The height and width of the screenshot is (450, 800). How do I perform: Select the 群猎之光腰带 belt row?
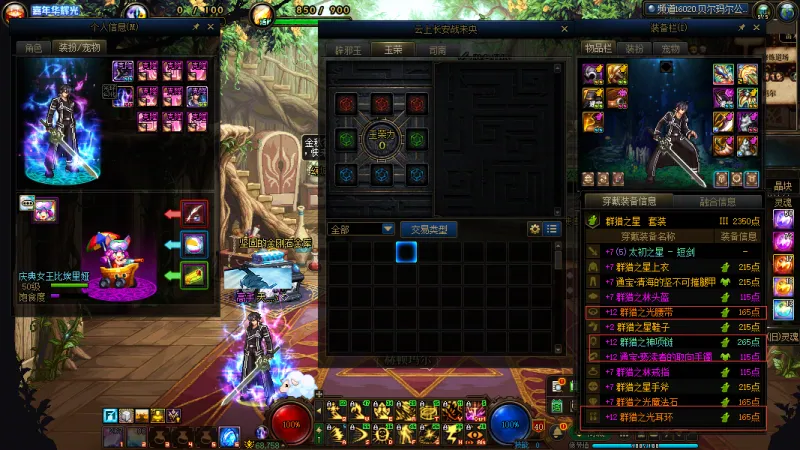coord(673,312)
